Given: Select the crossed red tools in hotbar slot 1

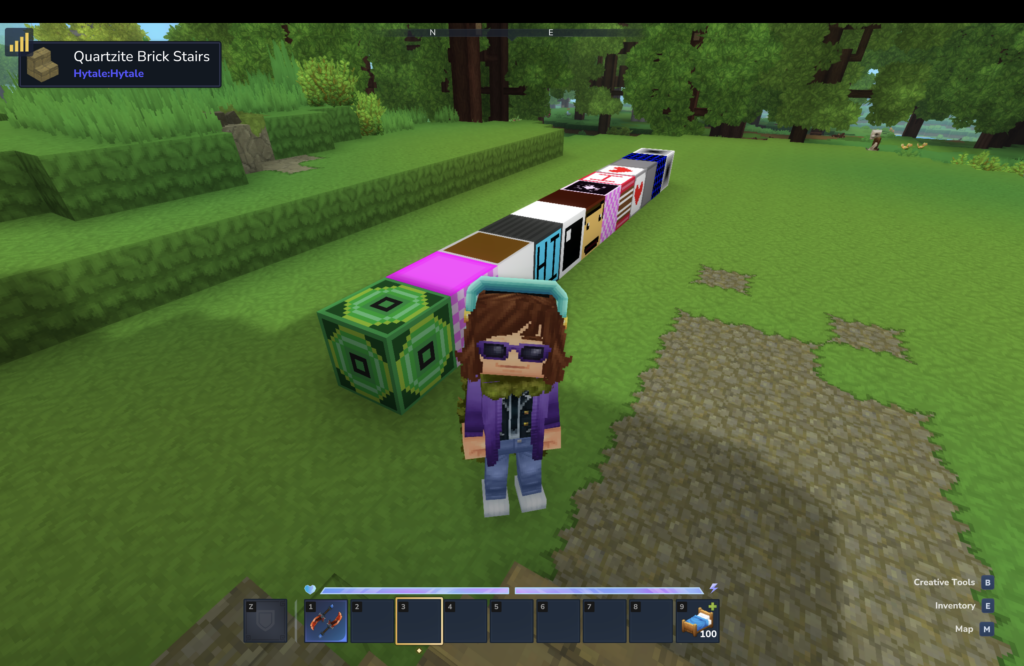Looking at the screenshot, I should coord(326,621).
